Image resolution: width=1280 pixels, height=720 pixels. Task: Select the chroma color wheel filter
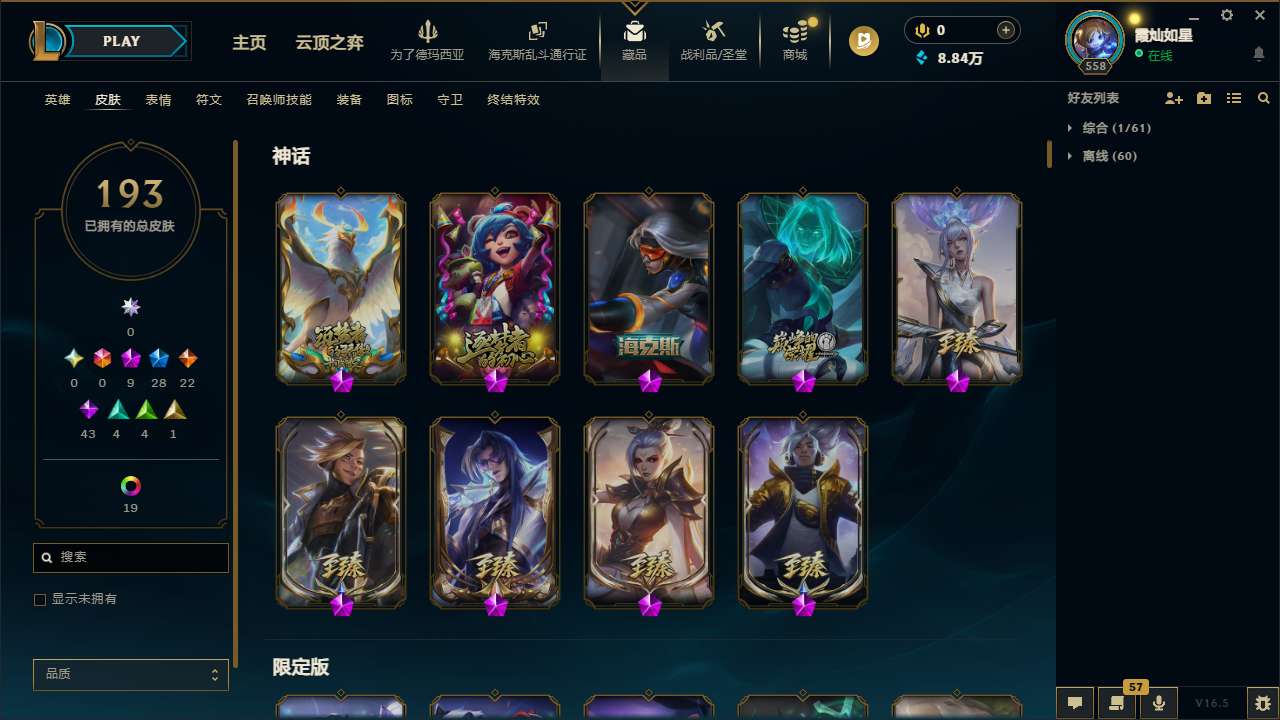130,485
